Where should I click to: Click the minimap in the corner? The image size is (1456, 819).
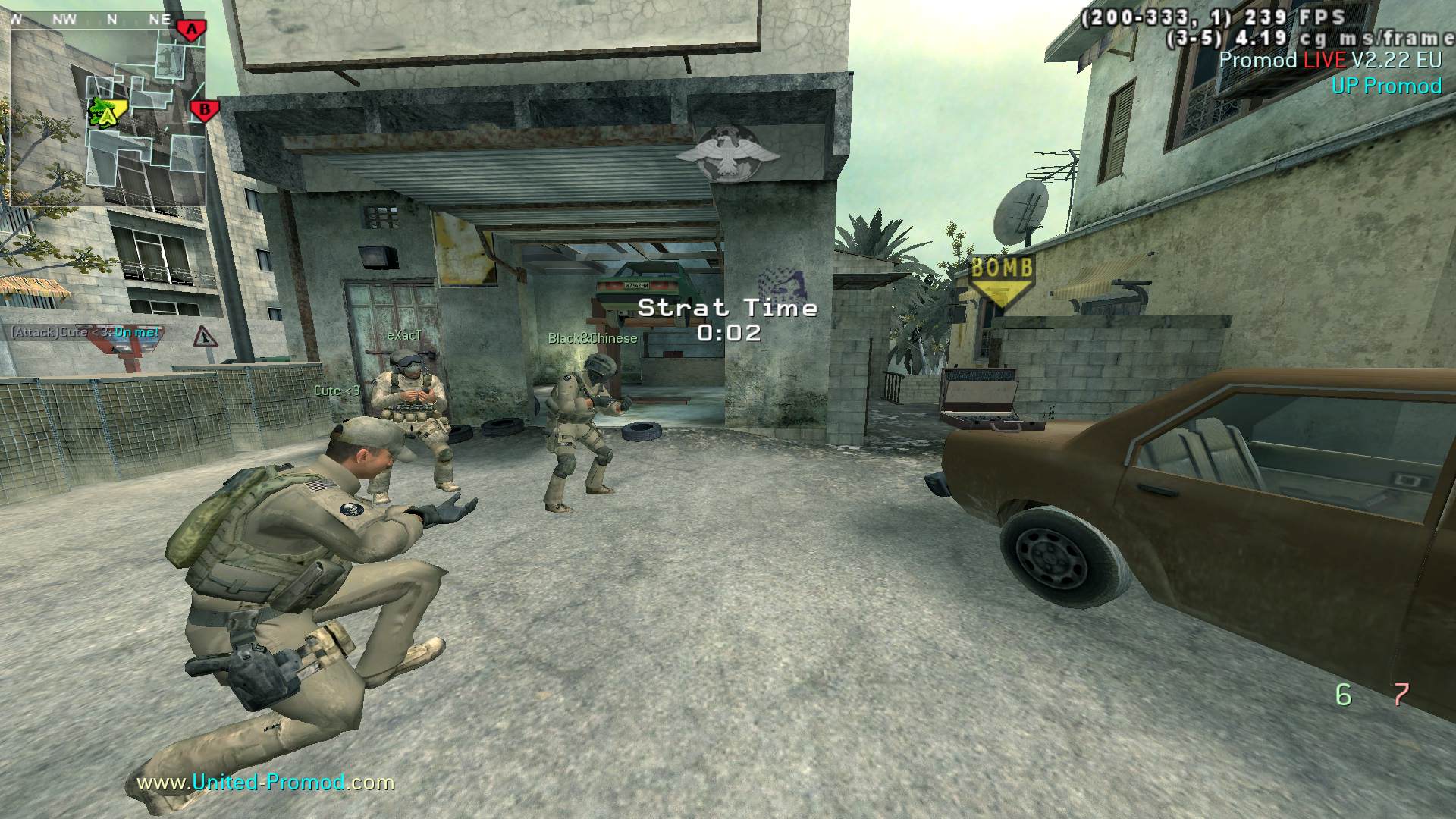pyautogui.click(x=108, y=114)
